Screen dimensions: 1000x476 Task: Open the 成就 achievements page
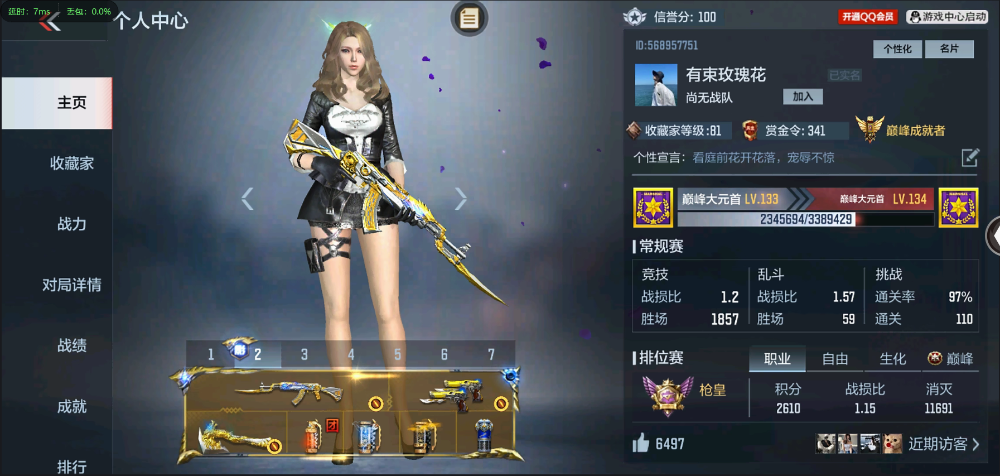point(71,407)
